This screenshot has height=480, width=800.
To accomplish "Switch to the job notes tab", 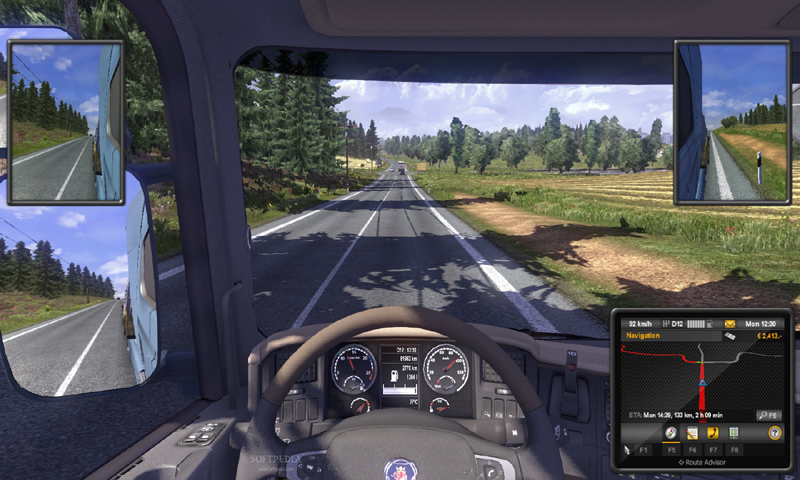I will point(690,433).
